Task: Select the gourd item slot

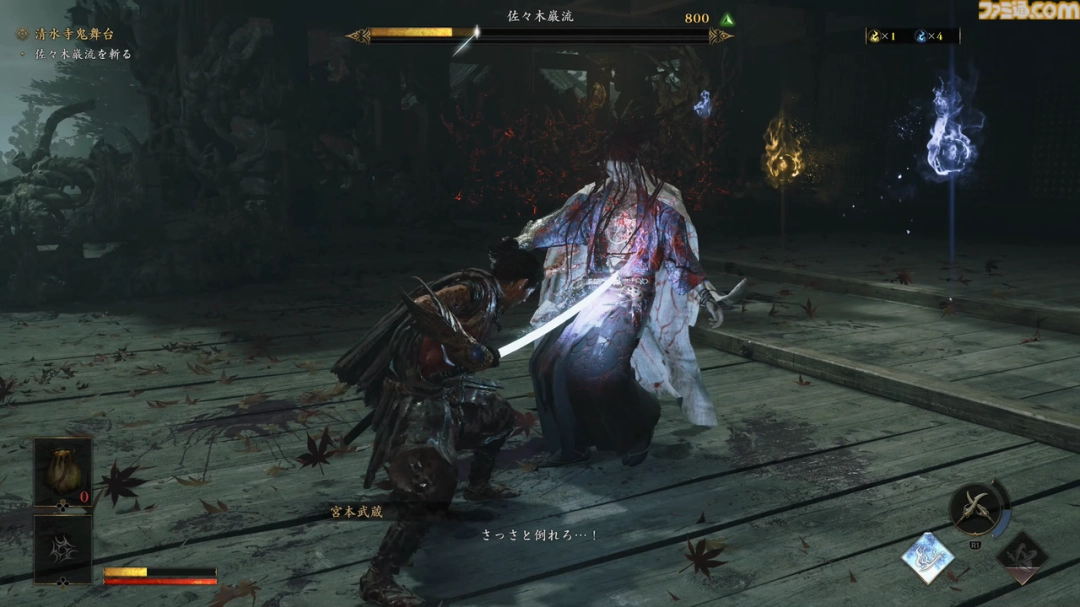Action: [x=63, y=473]
